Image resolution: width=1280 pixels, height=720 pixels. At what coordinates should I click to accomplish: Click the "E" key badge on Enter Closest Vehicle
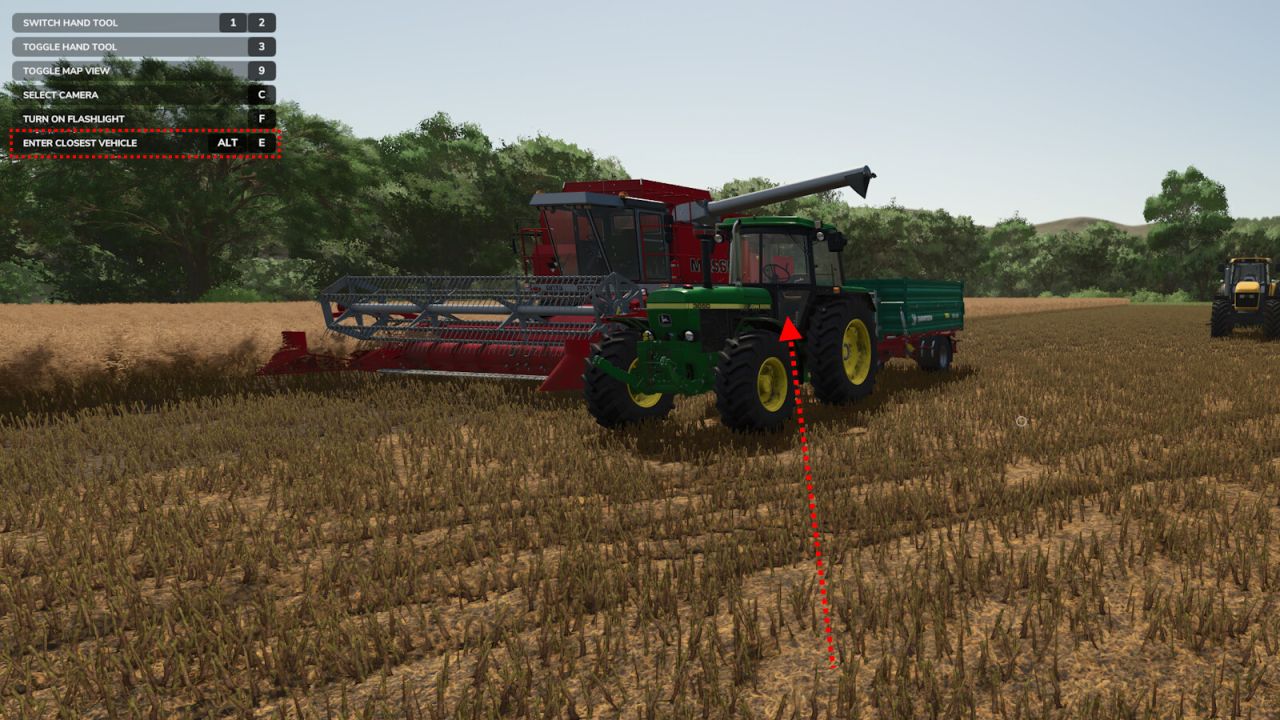point(263,143)
